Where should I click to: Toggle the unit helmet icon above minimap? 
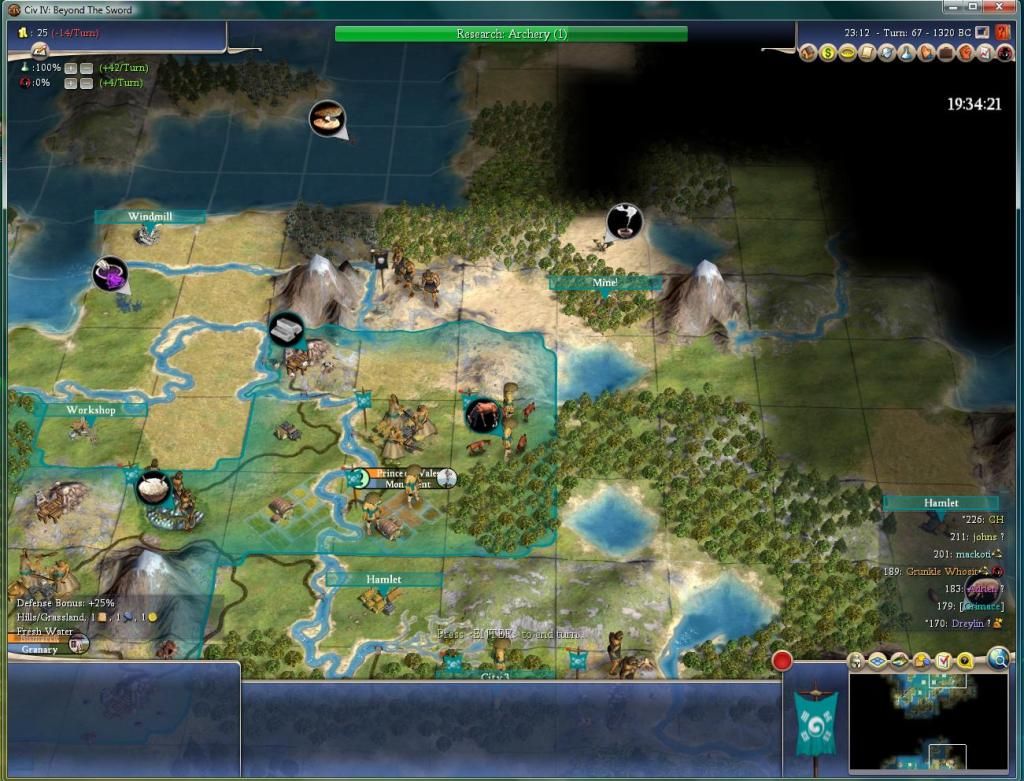(x=857, y=661)
